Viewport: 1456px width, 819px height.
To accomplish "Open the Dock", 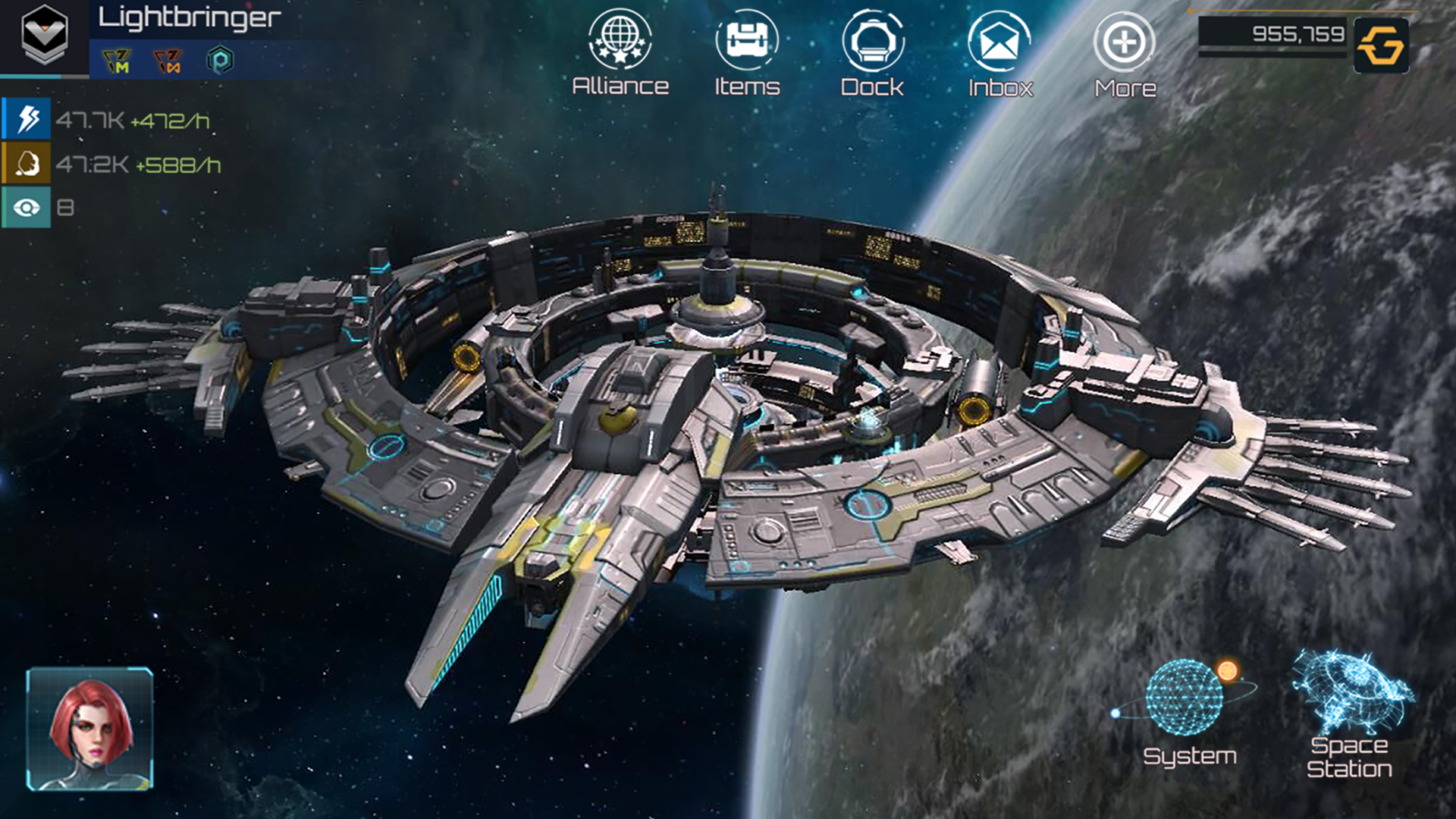I will point(872,49).
